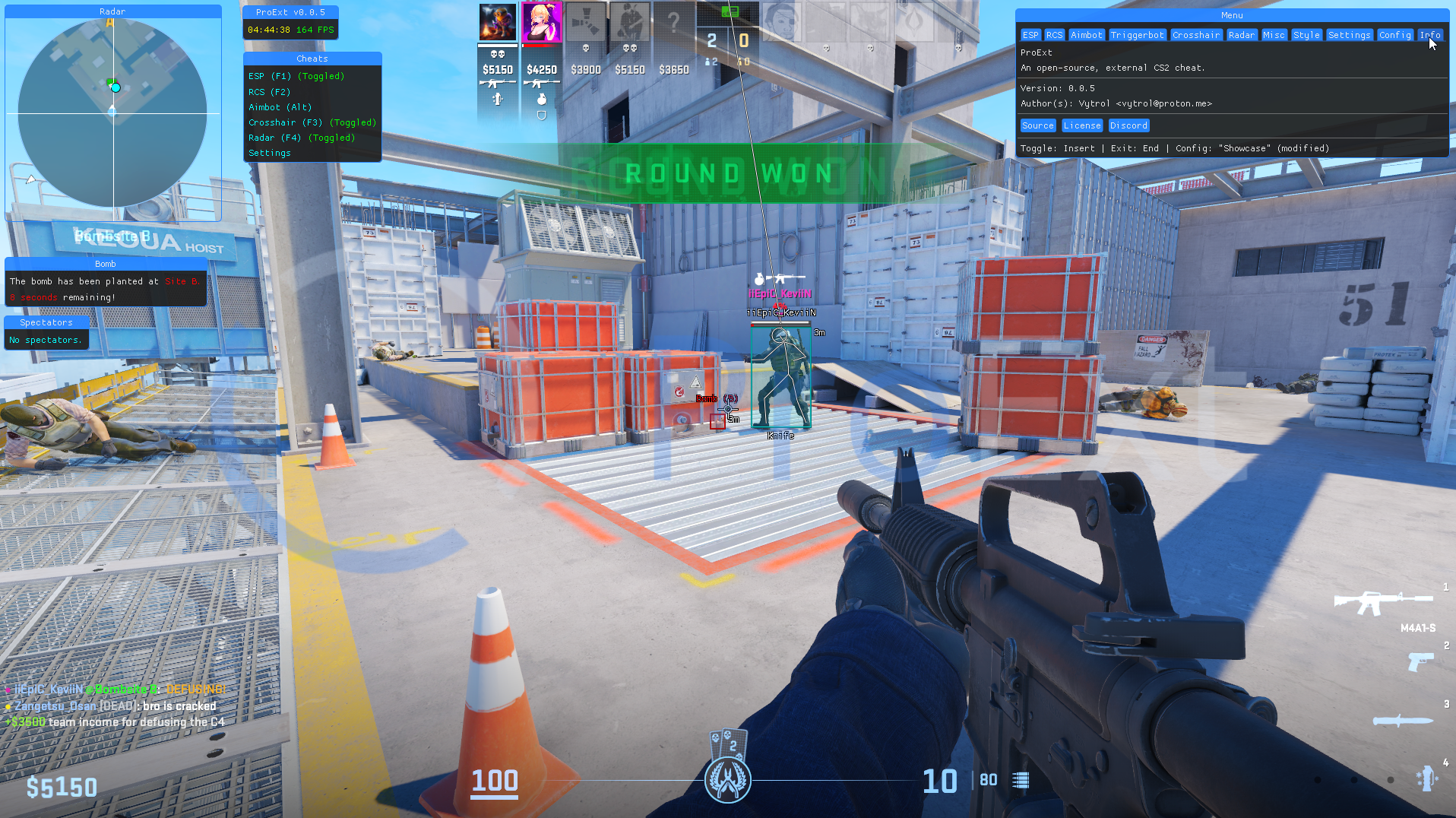
Task: Enable Aimbot (Alt) in the Cheats panel
Action: (280, 107)
